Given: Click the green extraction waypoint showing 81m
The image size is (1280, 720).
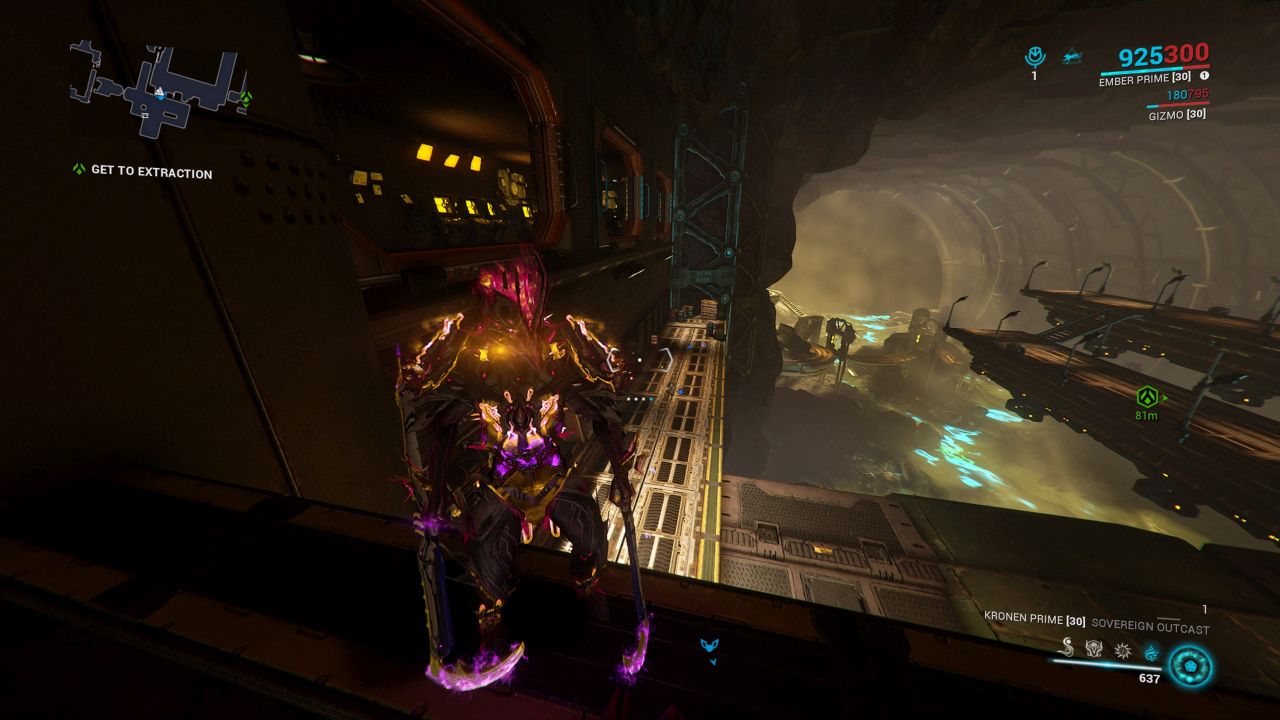Looking at the screenshot, I should (x=1146, y=396).
